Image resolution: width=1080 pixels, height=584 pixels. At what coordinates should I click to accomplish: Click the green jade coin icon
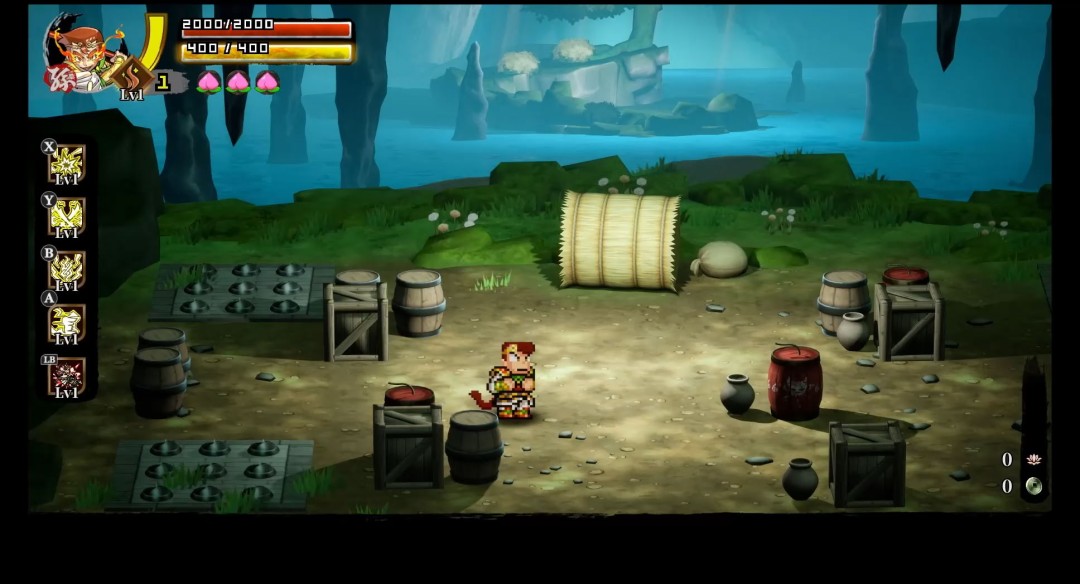(1034, 487)
